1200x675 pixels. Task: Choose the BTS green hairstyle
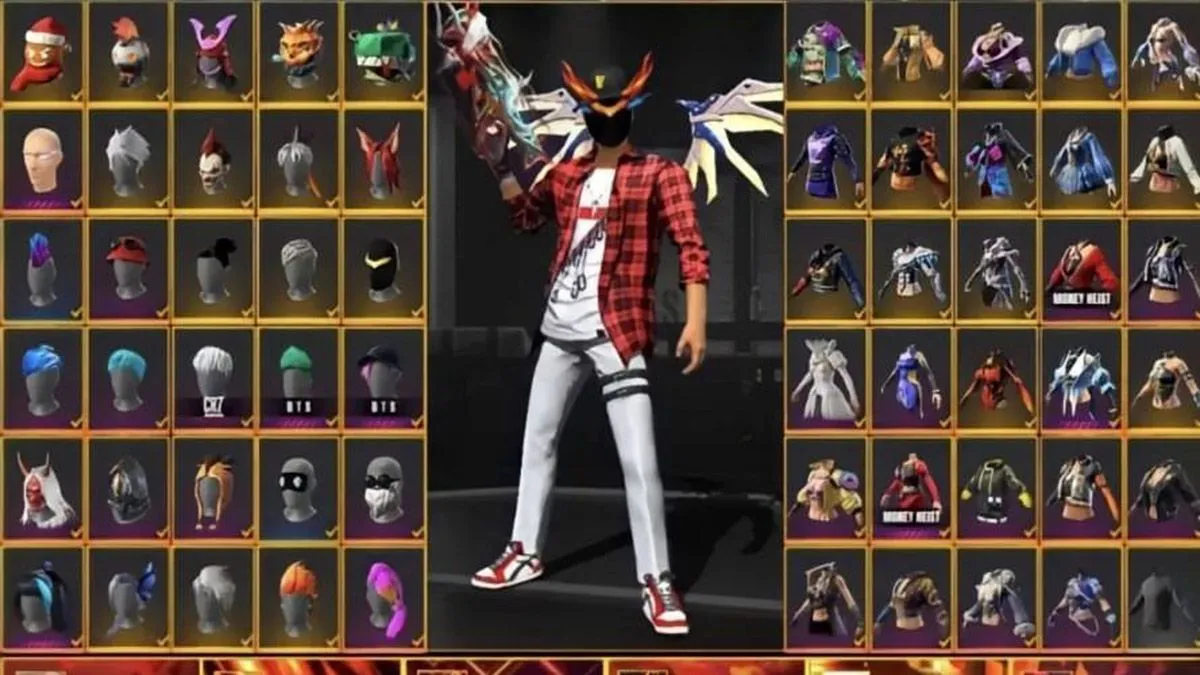click(x=298, y=375)
